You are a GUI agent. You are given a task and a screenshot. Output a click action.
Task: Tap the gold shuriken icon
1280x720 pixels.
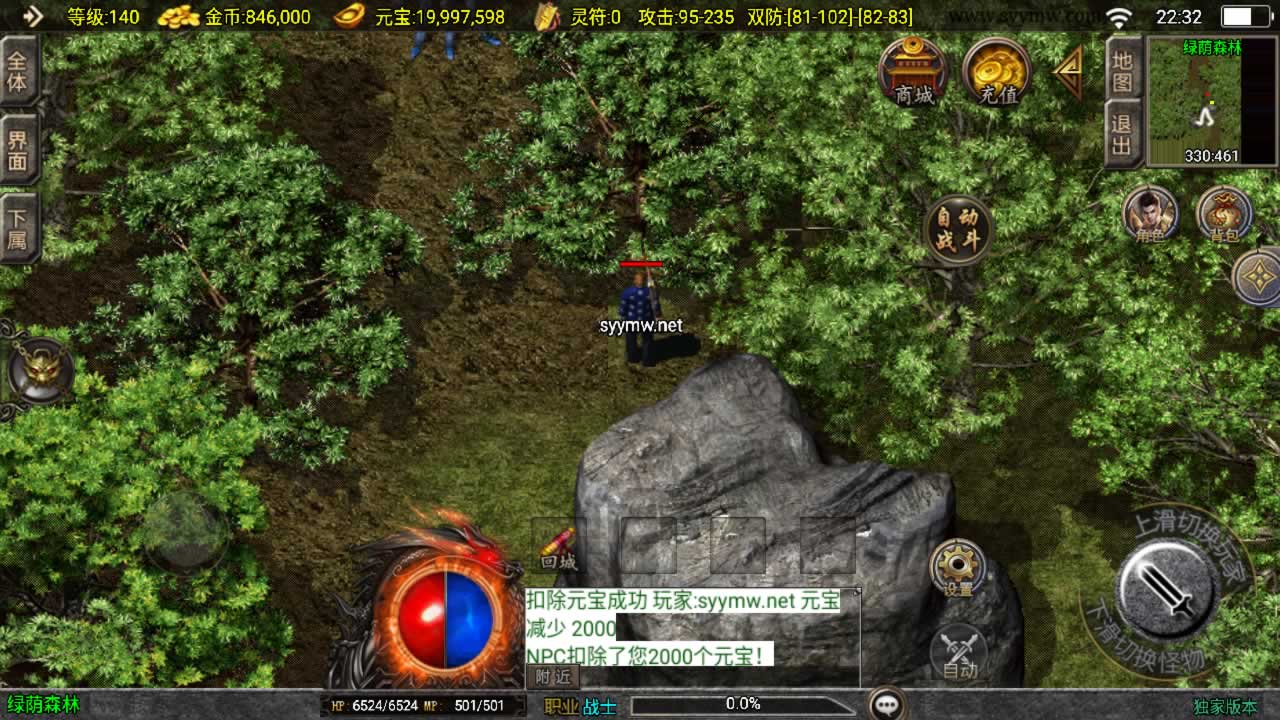[x=1258, y=277]
